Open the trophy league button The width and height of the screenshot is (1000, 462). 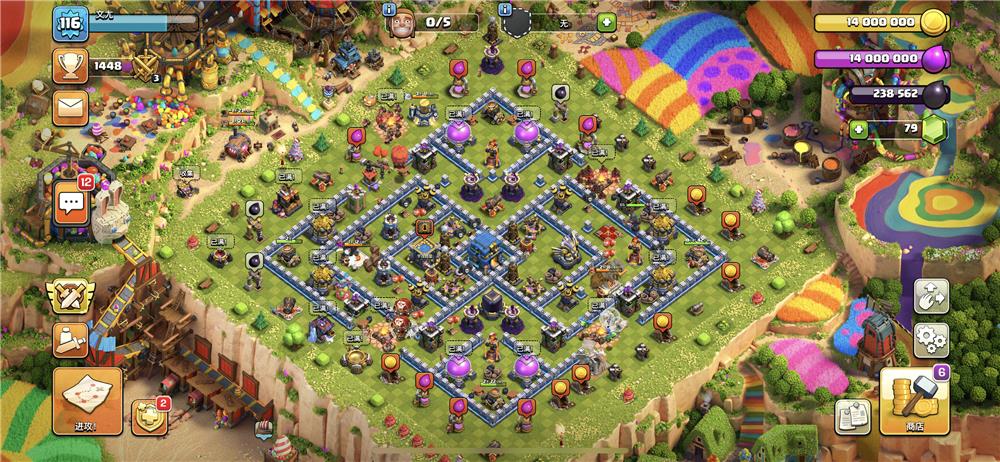[69, 66]
